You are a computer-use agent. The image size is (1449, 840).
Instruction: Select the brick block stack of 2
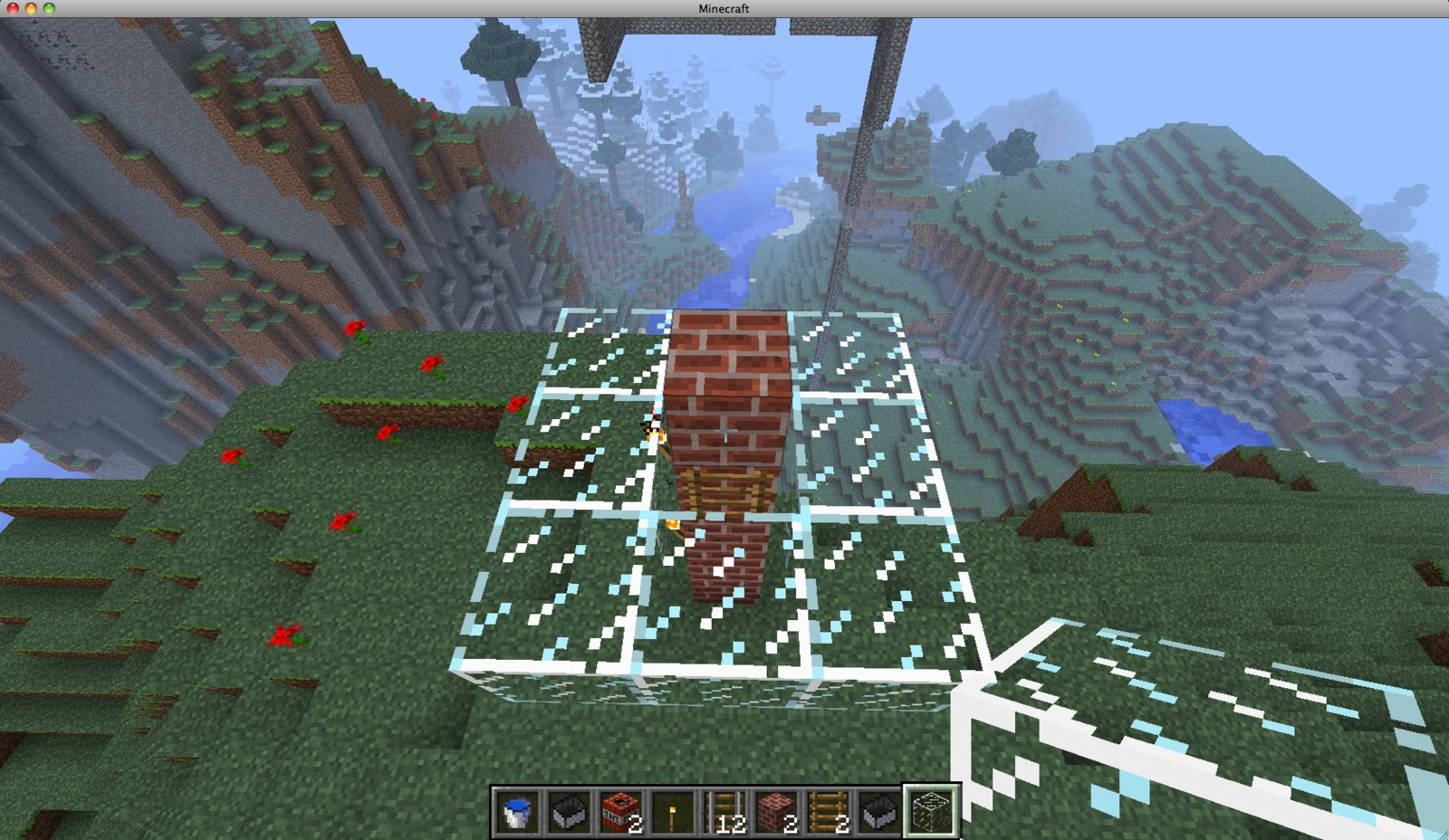coord(776,812)
